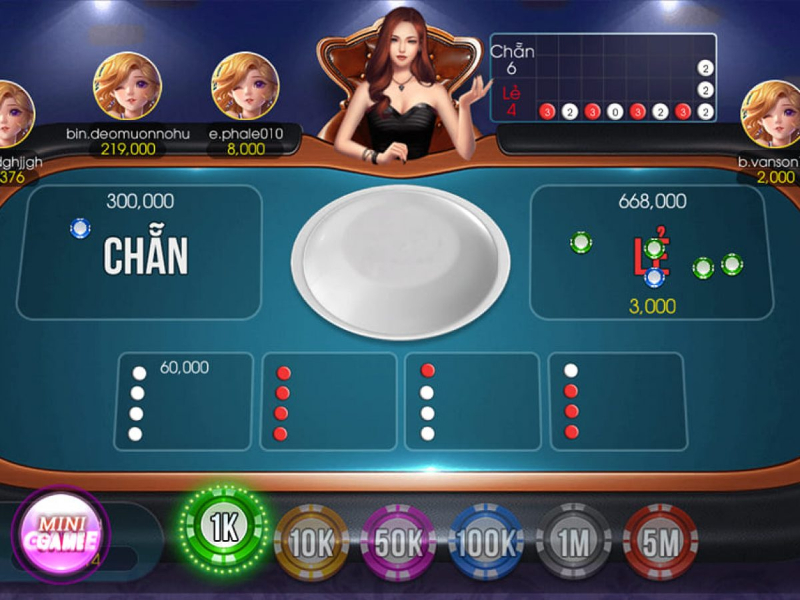Select the red 5M chip

tap(660, 541)
